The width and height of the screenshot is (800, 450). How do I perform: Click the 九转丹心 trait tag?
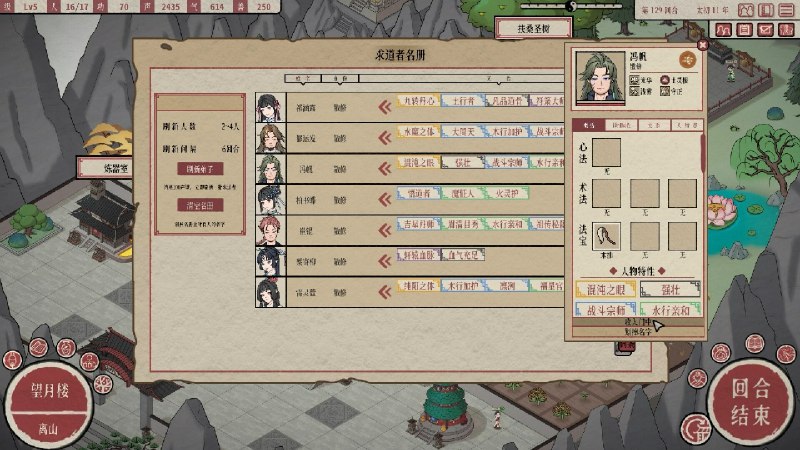pos(421,102)
